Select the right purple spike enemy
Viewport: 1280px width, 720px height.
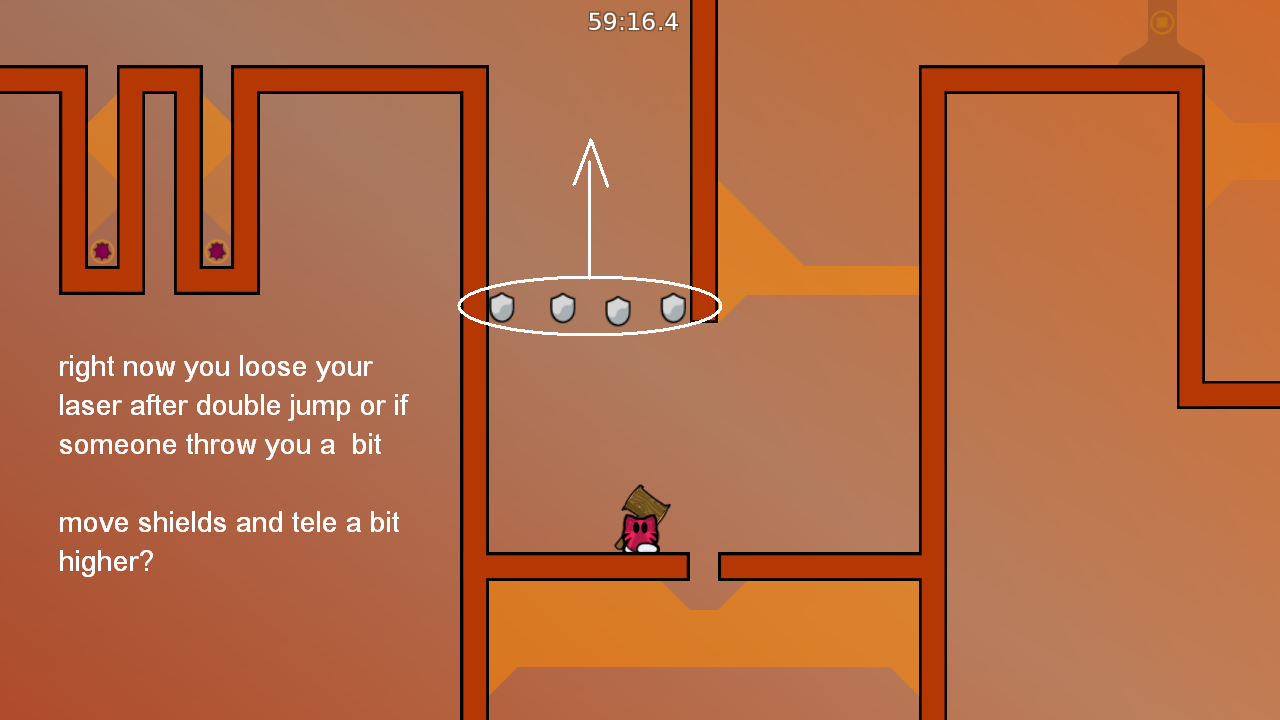click(x=216, y=250)
